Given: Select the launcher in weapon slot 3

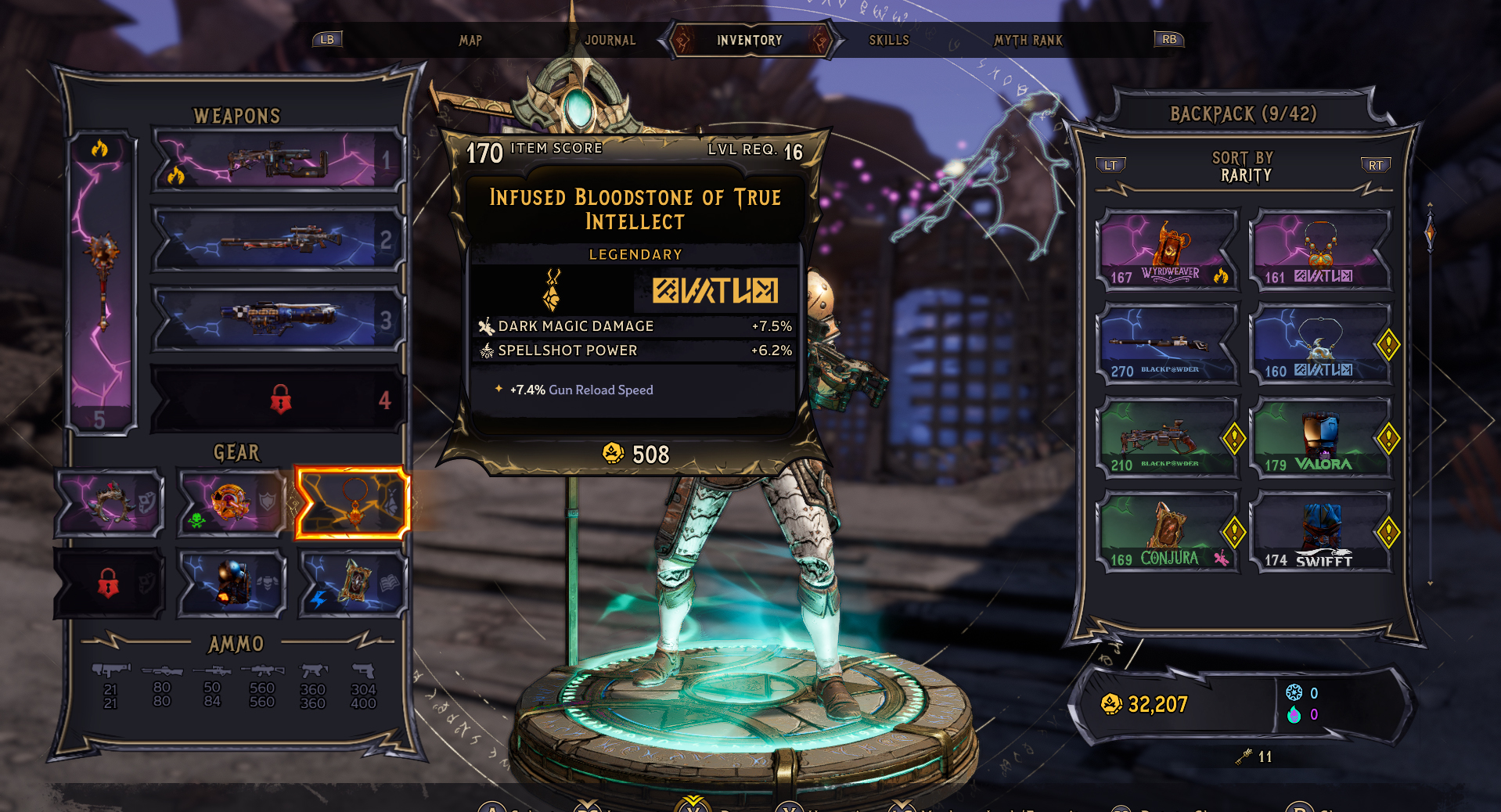Looking at the screenshot, I should click(278, 319).
